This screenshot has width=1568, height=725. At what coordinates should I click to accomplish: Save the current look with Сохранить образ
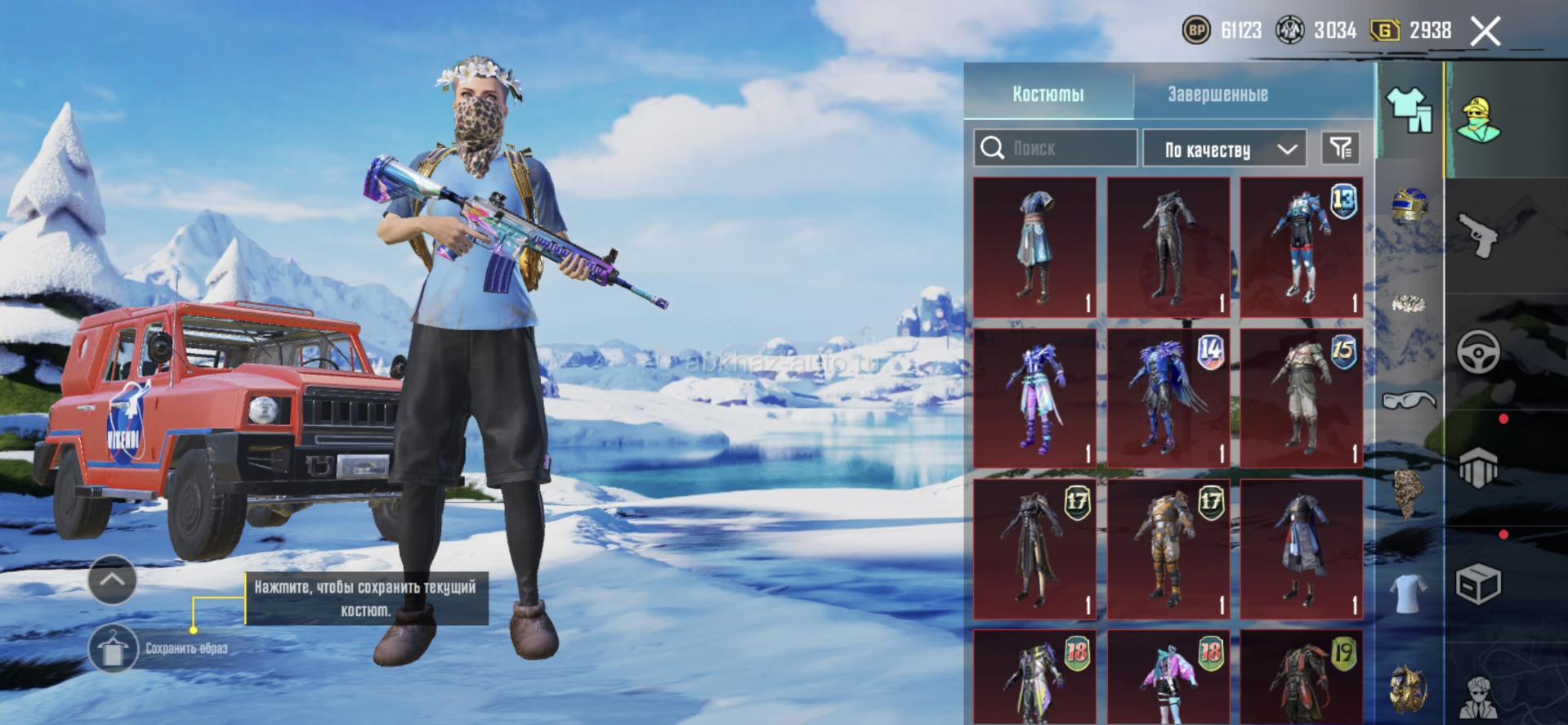point(113,649)
